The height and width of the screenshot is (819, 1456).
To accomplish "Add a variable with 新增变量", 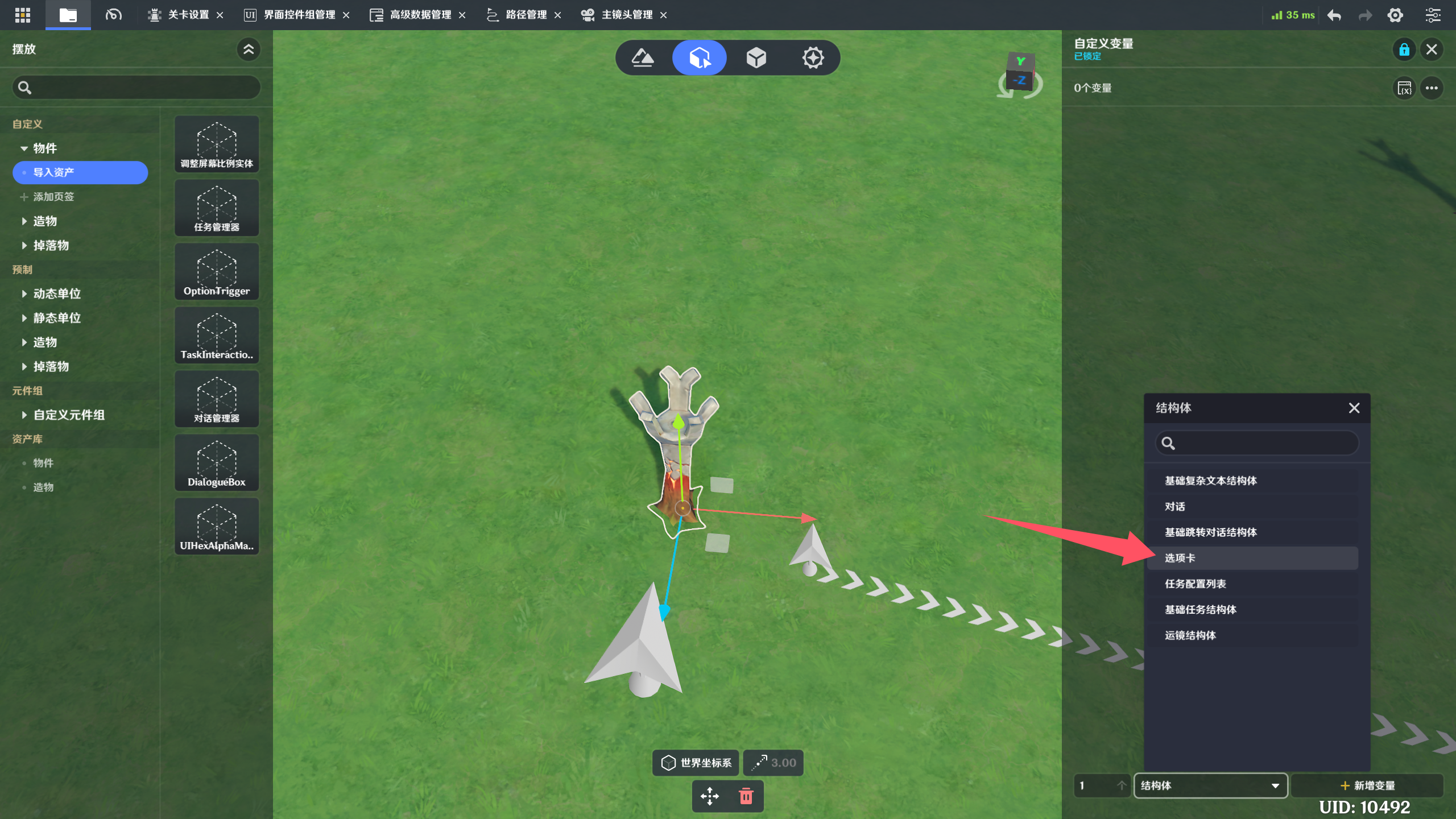I will (1367, 785).
